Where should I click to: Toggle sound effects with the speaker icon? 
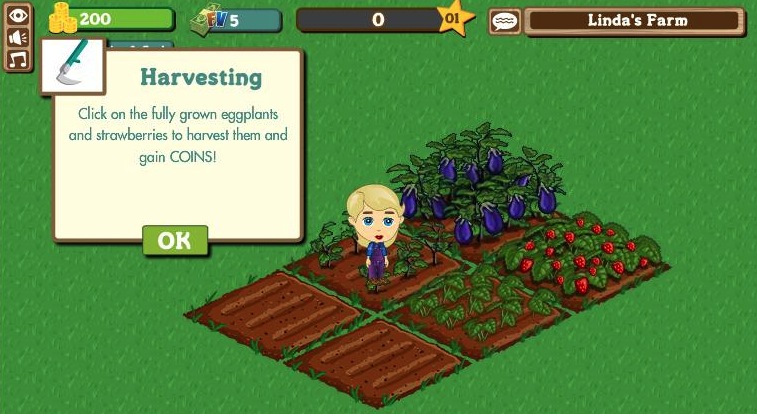click(x=17, y=37)
